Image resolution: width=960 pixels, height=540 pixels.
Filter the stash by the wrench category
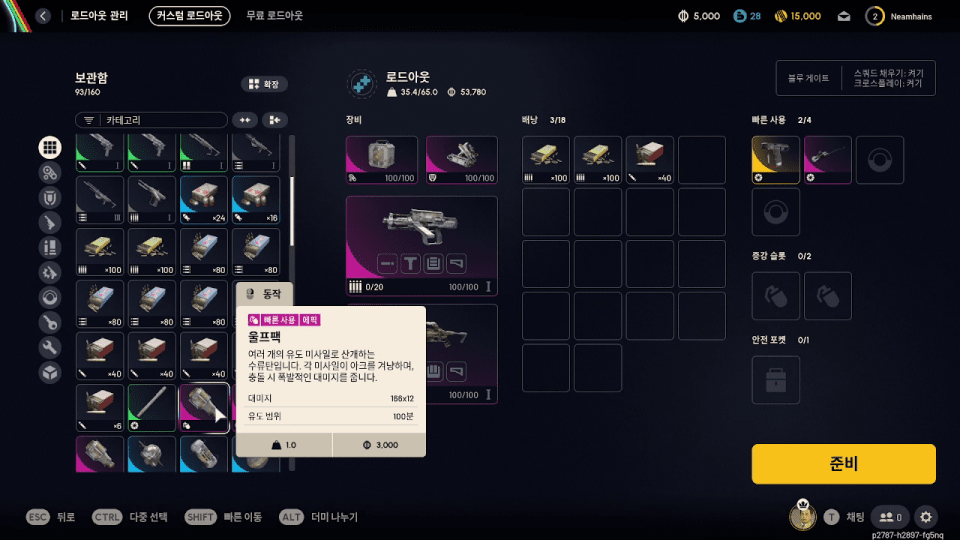point(49,347)
